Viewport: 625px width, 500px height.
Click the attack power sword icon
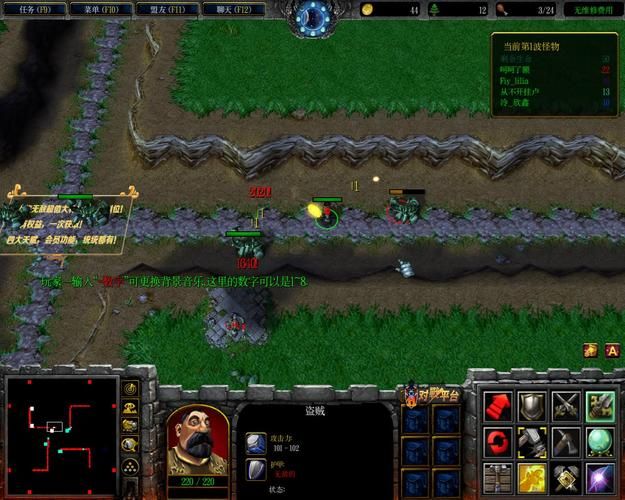tap(257, 442)
